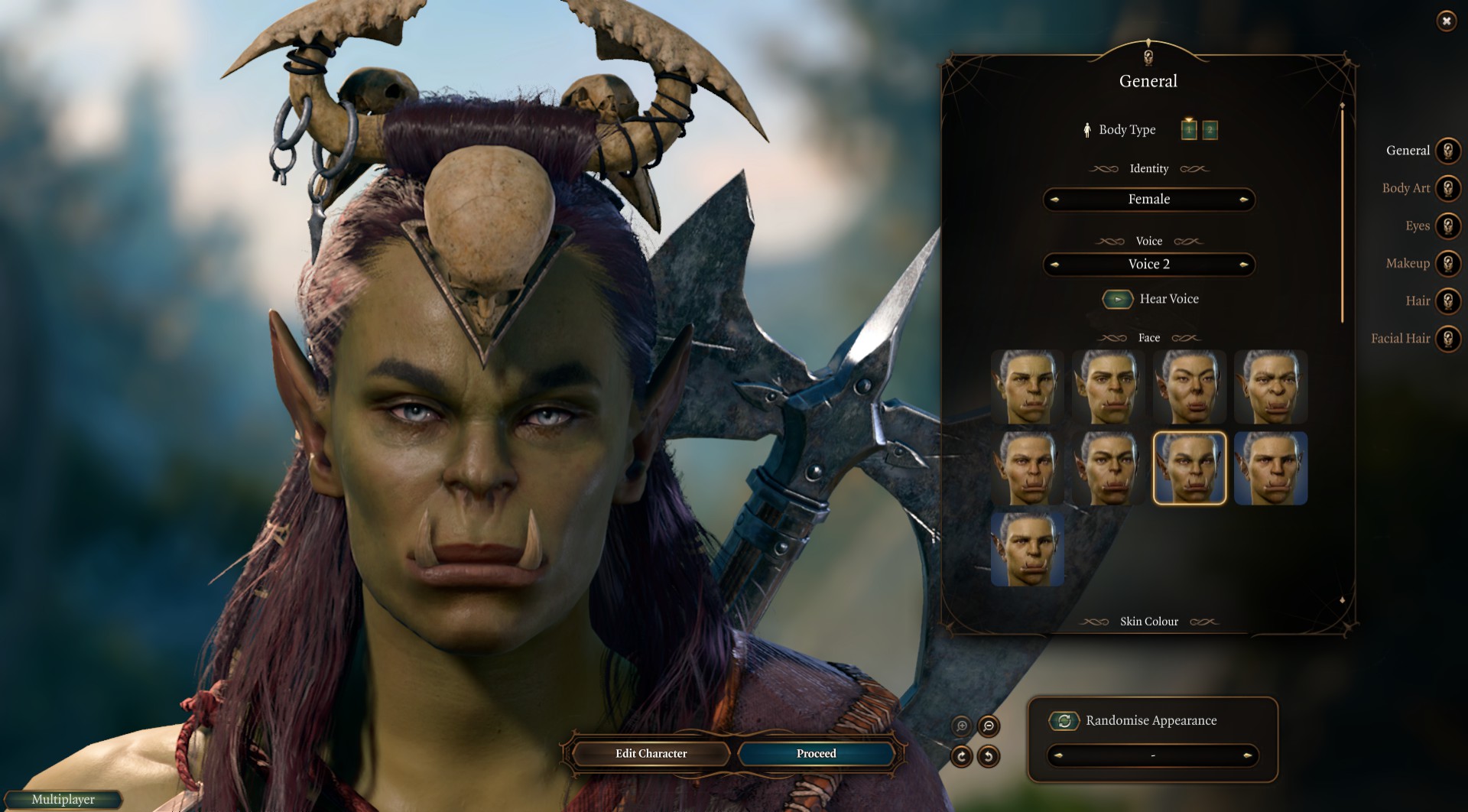1468x812 pixels.
Task: Play the Hear Voice sample
Action: (x=1118, y=299)
